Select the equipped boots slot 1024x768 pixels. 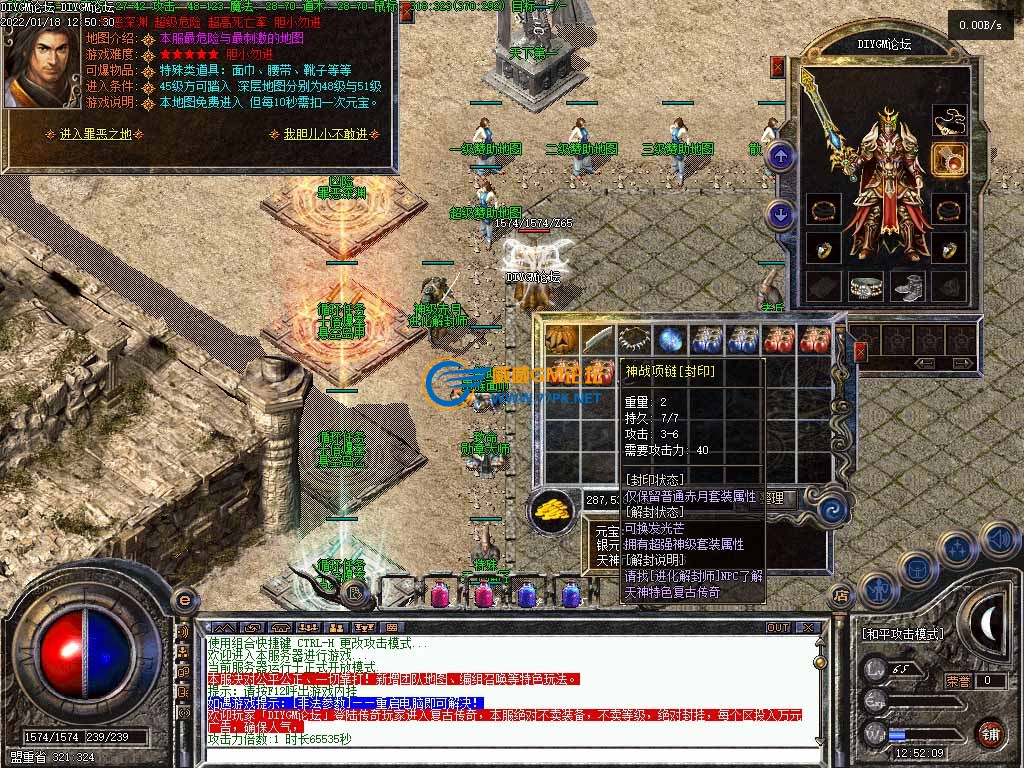908,287
